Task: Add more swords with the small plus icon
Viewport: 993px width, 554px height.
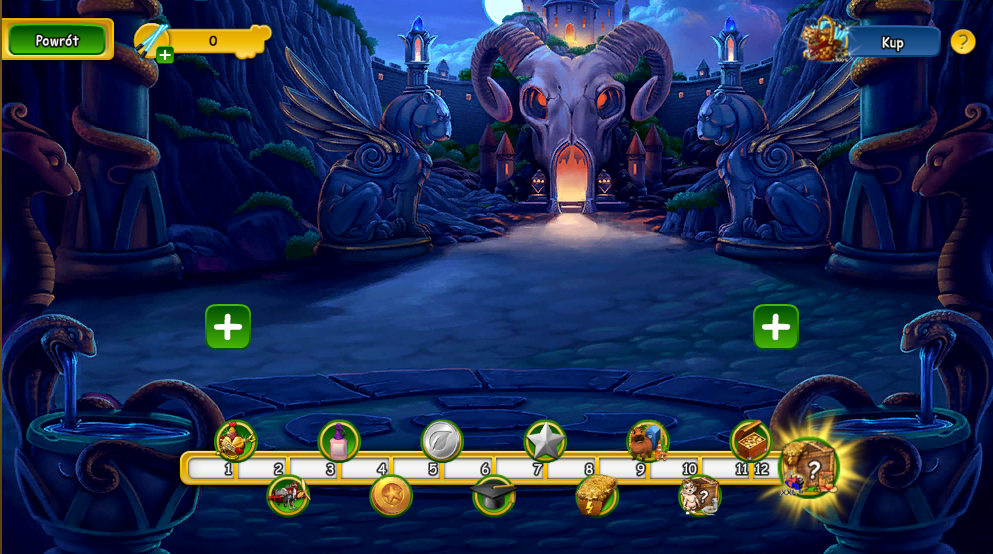Action: [165, 55]
